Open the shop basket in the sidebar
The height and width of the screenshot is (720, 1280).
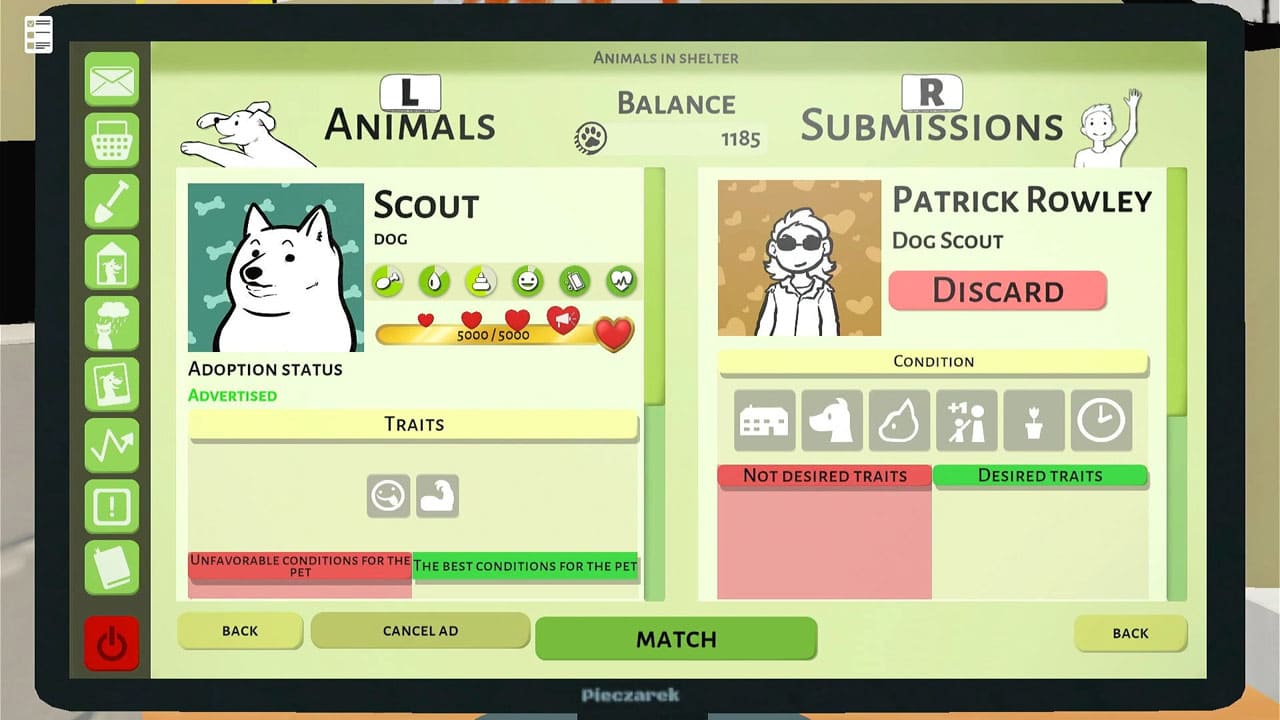112,140
